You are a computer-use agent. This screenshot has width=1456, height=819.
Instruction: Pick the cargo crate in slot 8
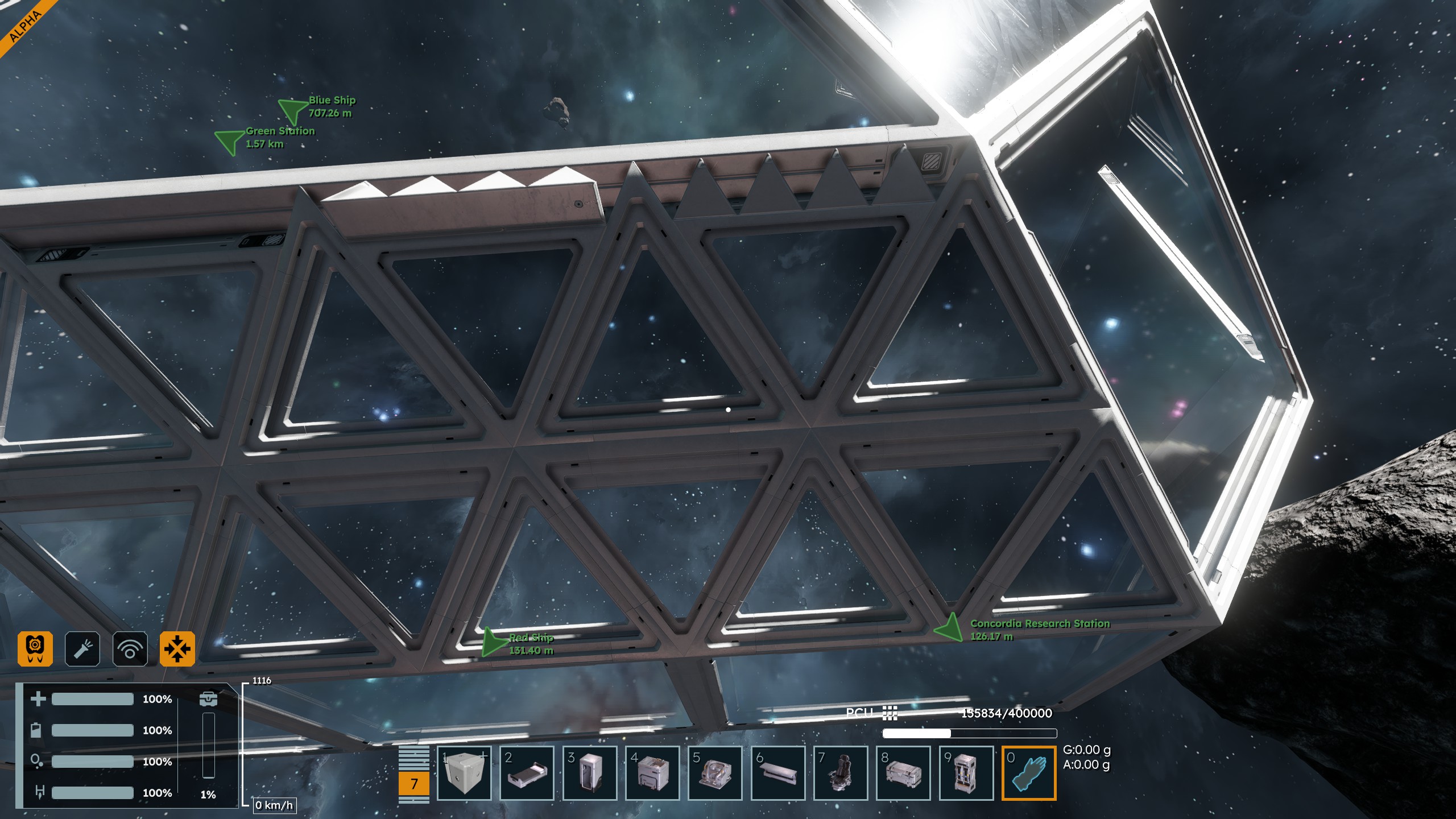pyautogui.click(x=903, y=773)
